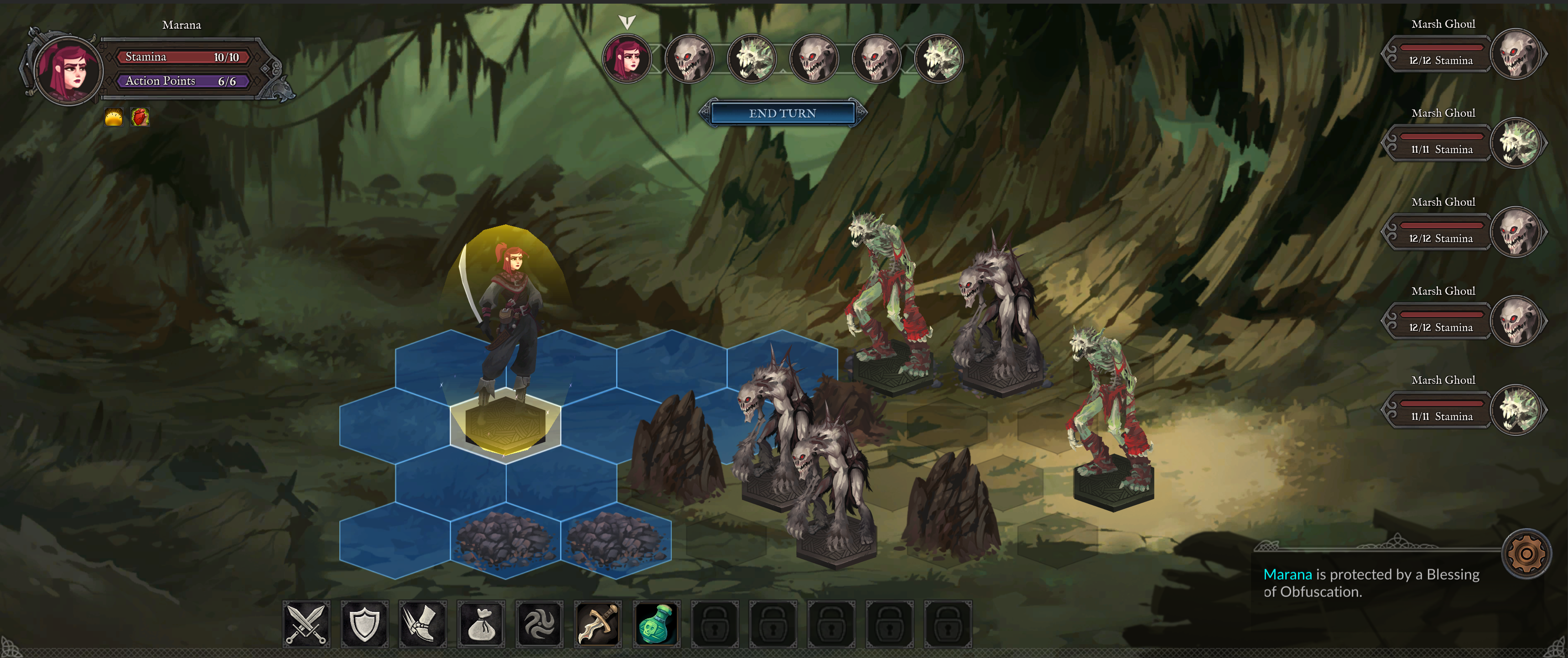This screenshot has height=658, width=1568.
Task: Activate the swirling triskelion ability
Action: point(539,623)
